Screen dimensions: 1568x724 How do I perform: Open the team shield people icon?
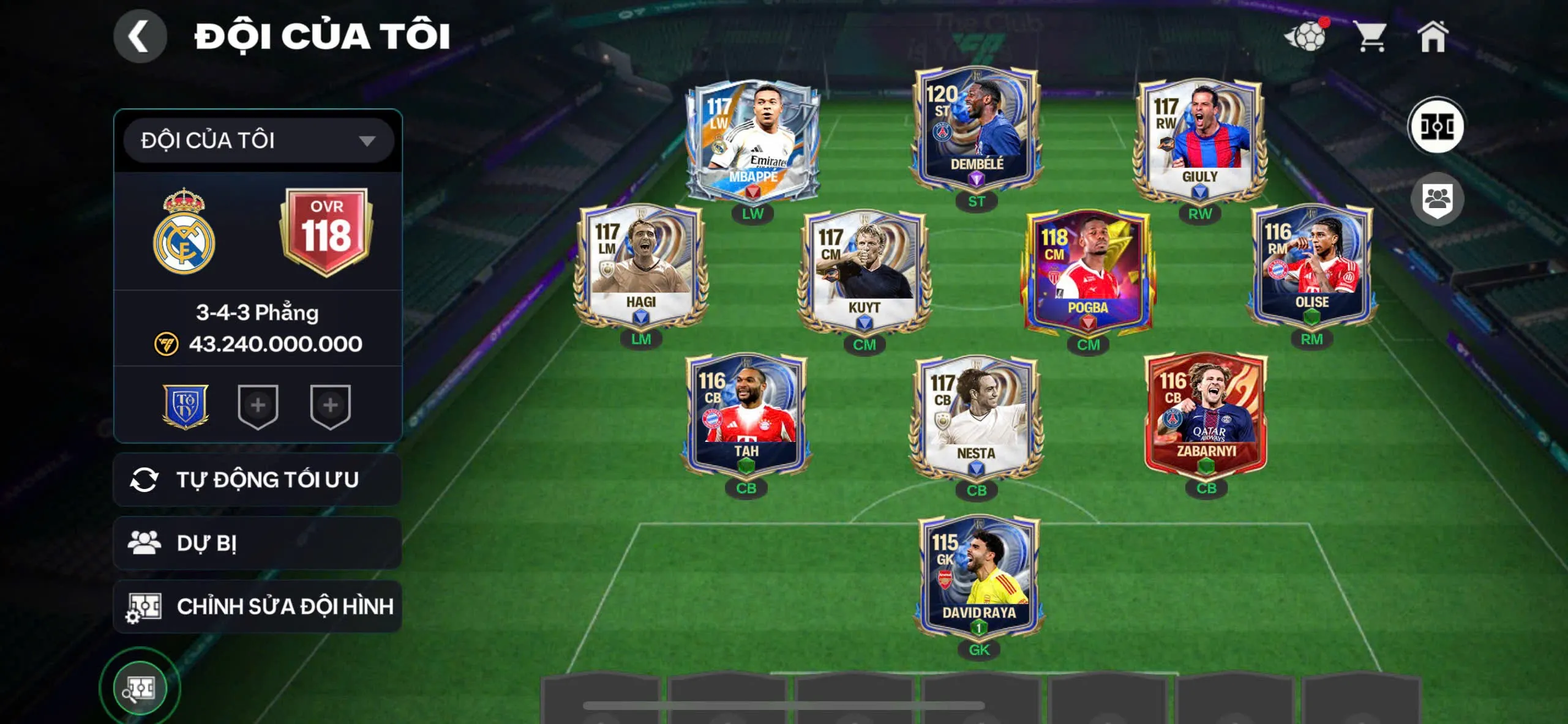pos(1436,199)
